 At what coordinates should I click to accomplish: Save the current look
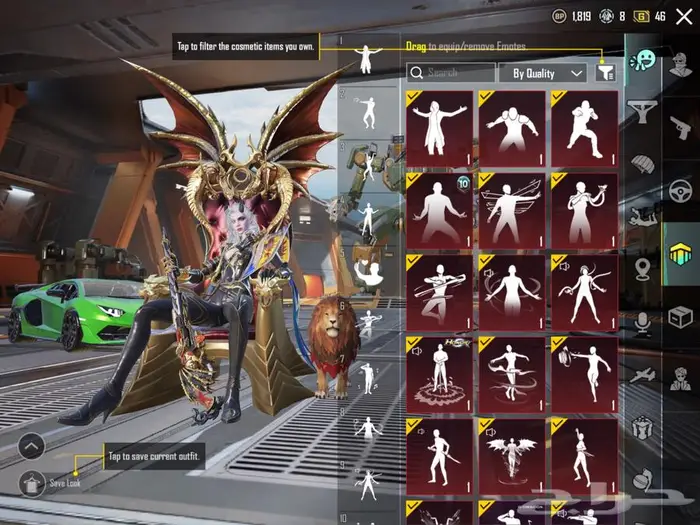coord(66,482)
